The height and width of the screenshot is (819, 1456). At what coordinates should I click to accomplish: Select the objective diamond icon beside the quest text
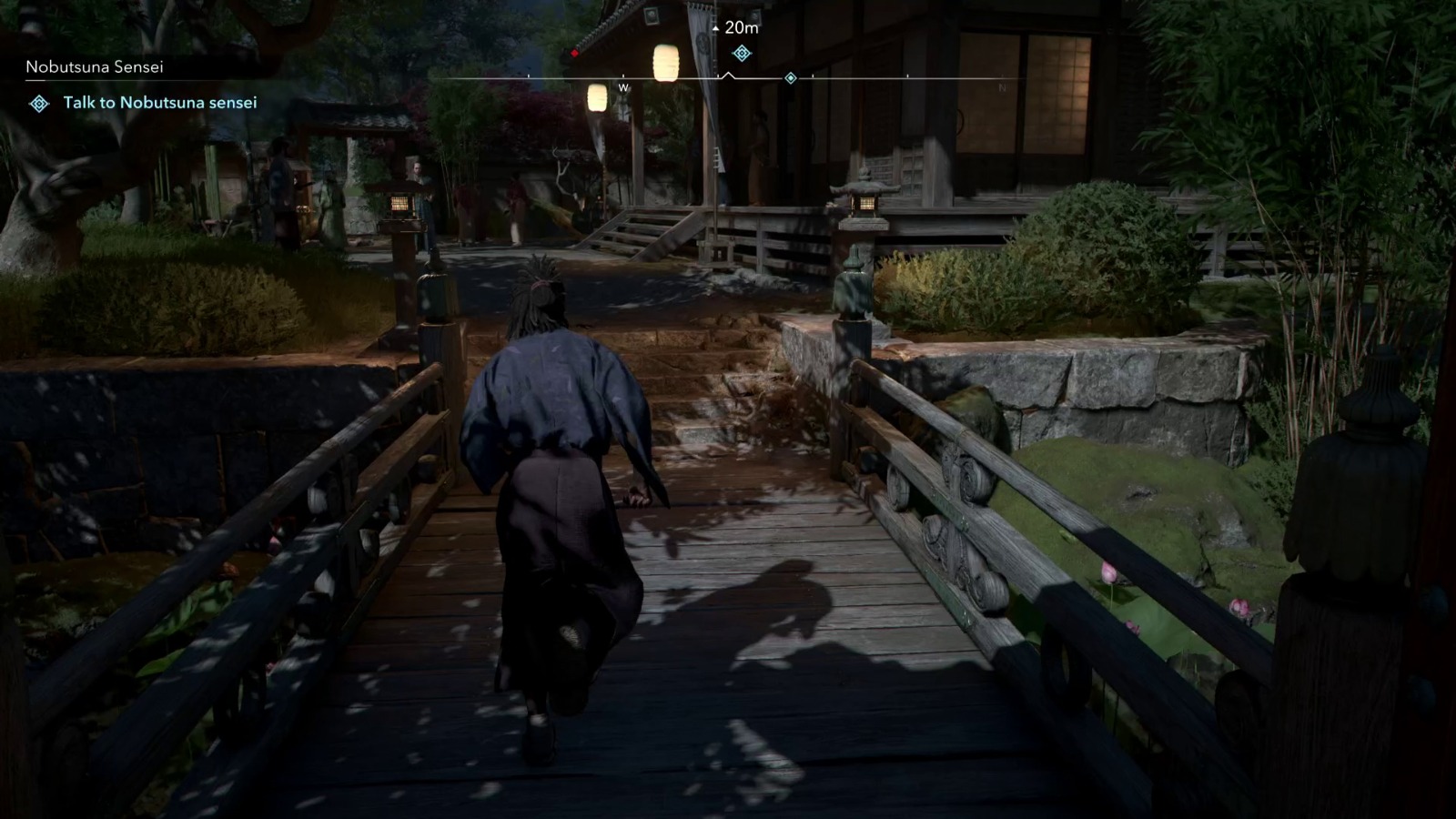pos(38,103)
